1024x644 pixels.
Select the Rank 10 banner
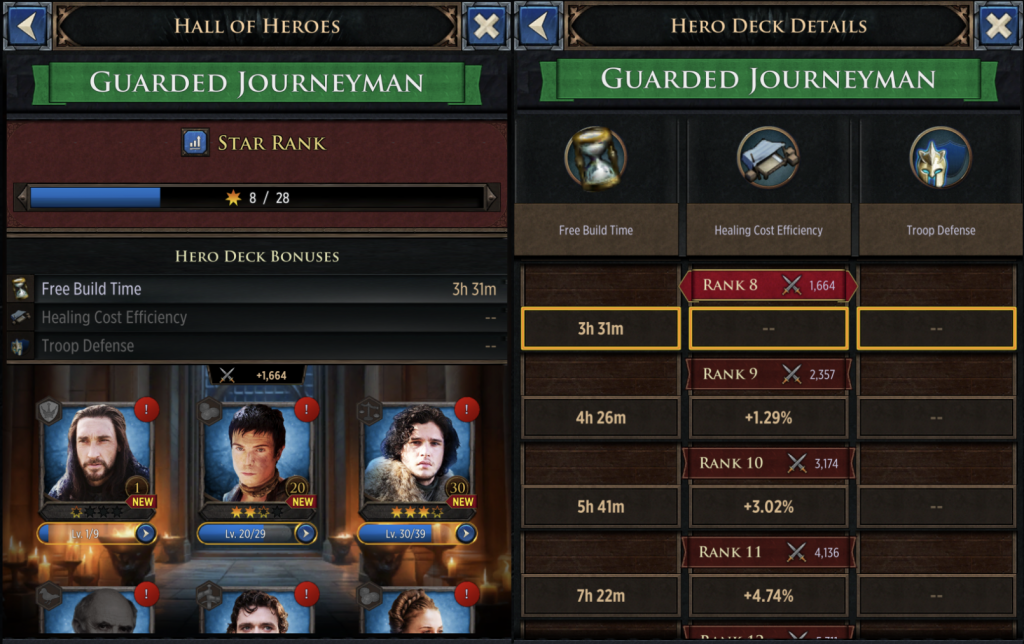(767, 463)
